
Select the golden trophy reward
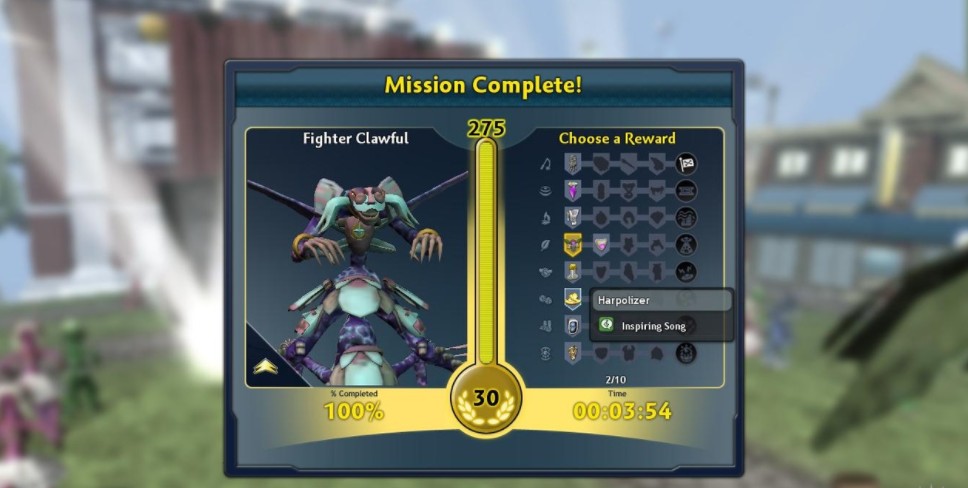(x=573, y=271)
